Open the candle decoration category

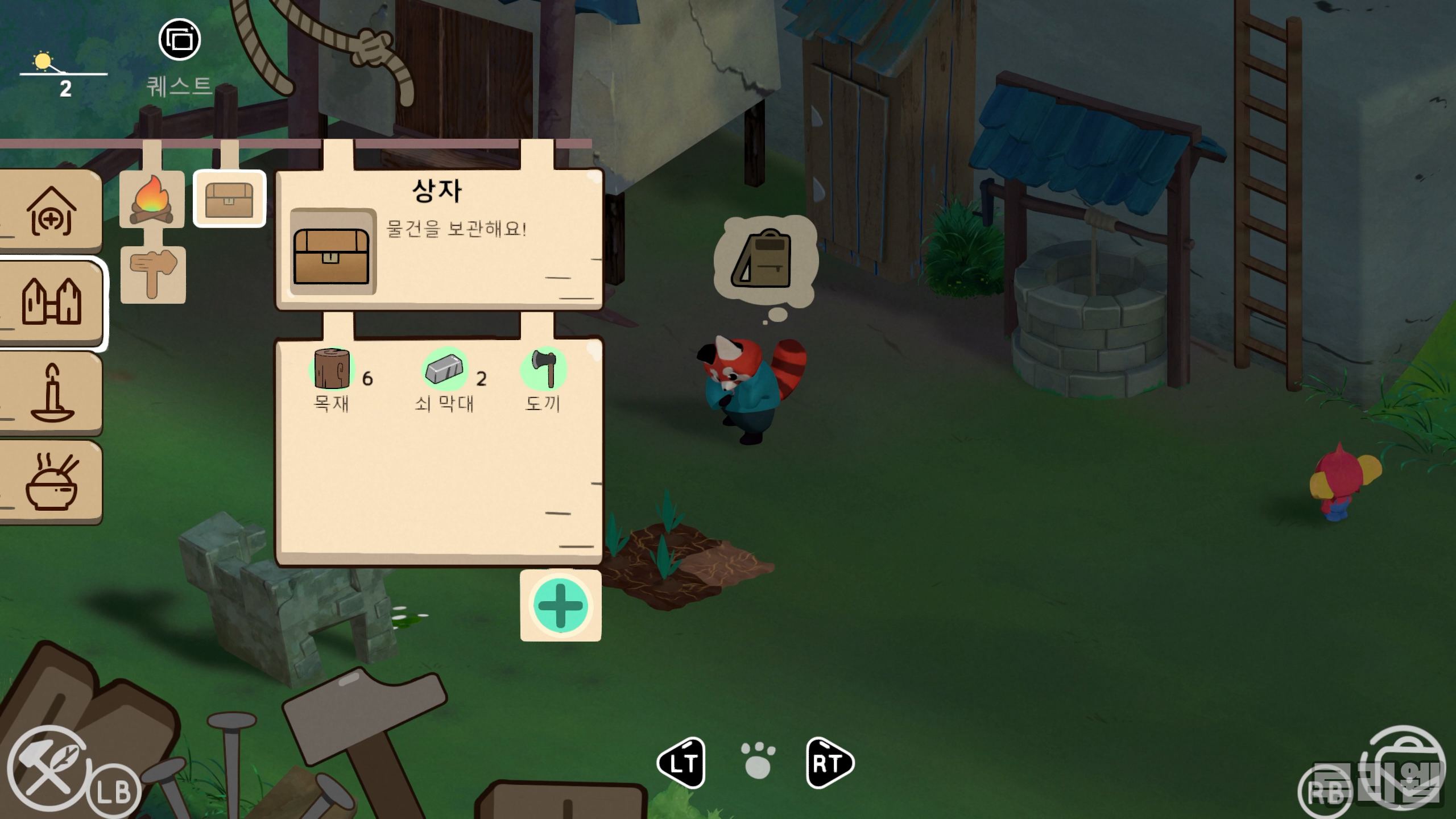click(x=51, y=393)
